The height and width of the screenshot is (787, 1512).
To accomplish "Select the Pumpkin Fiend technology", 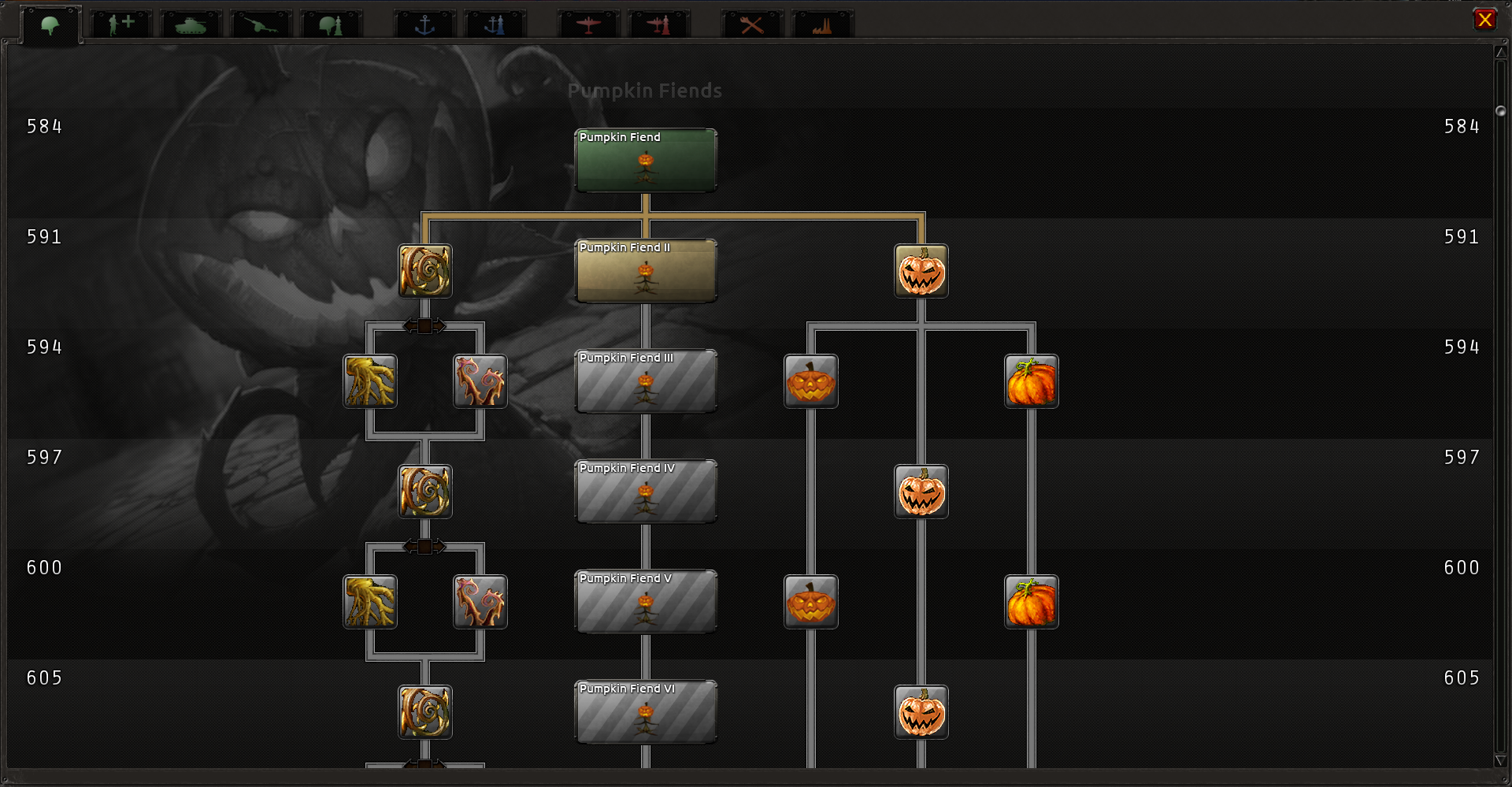I will pyautogui.click(x=646, y=161).
